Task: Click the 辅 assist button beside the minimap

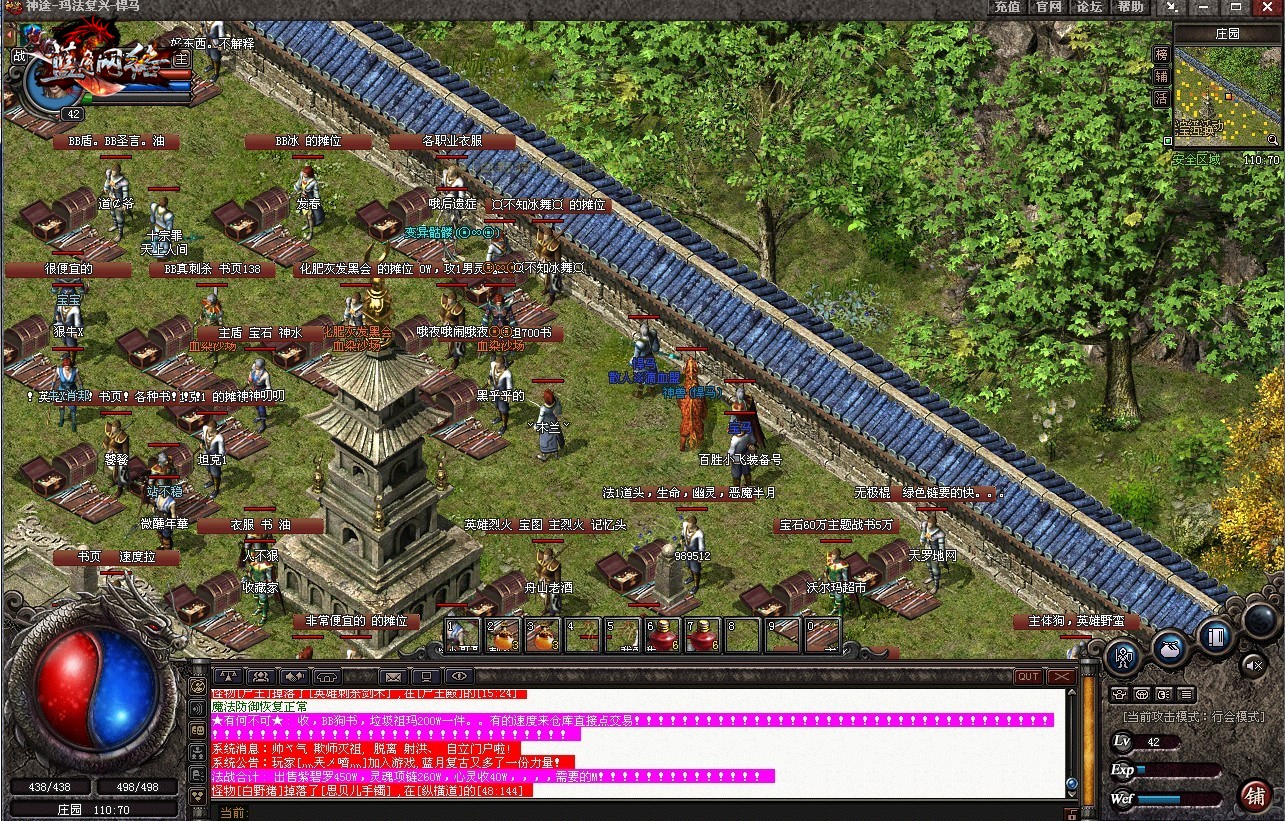Action: [x=1161, y=76]
